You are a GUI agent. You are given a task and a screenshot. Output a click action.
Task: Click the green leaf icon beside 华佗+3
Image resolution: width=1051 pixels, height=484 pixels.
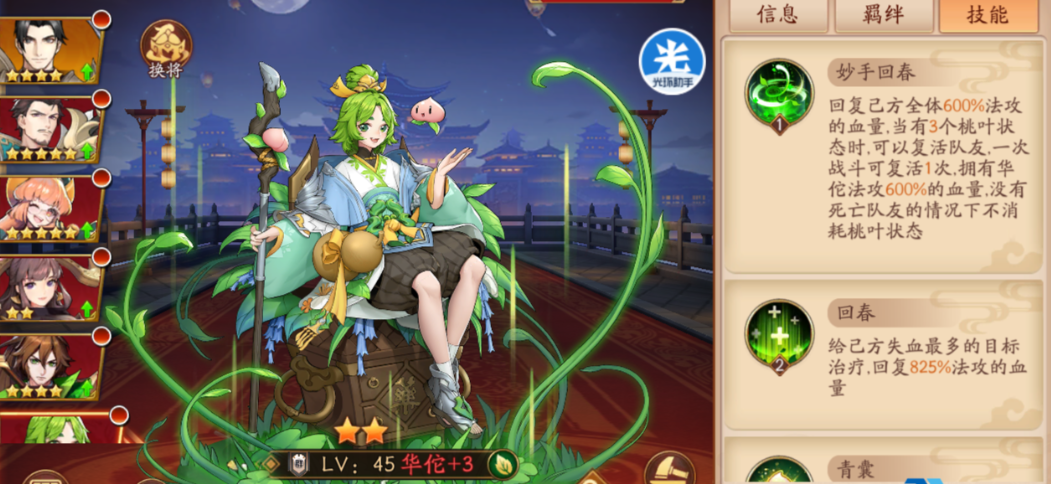coord(505,464)
